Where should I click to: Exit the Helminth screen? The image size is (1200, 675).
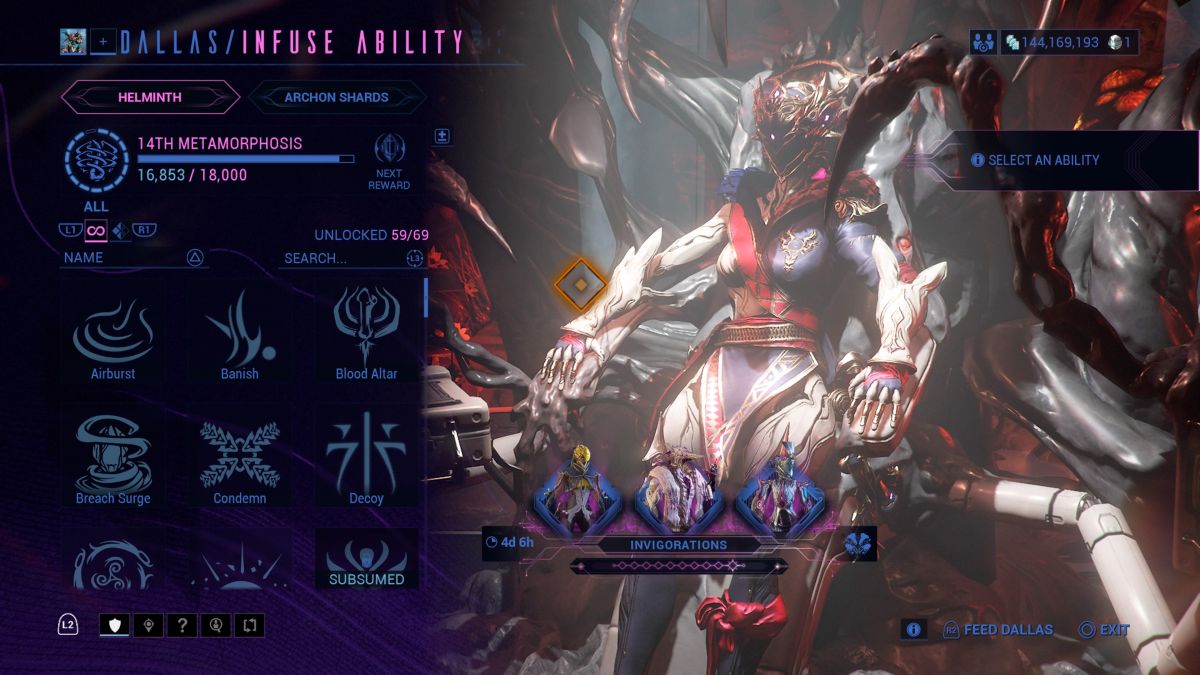click(1103, 630)
